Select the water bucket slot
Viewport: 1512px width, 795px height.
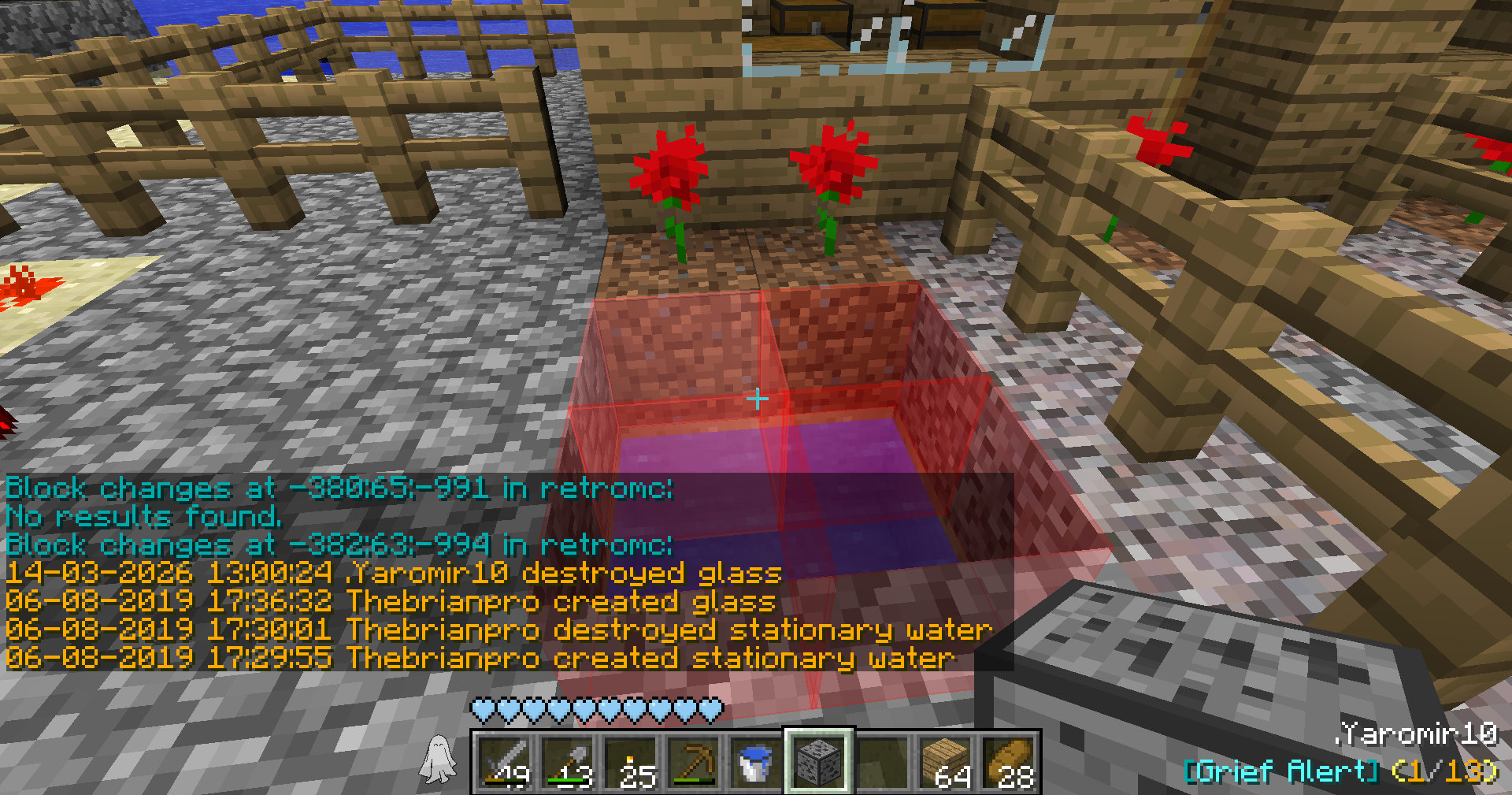(x=757, y=762)
